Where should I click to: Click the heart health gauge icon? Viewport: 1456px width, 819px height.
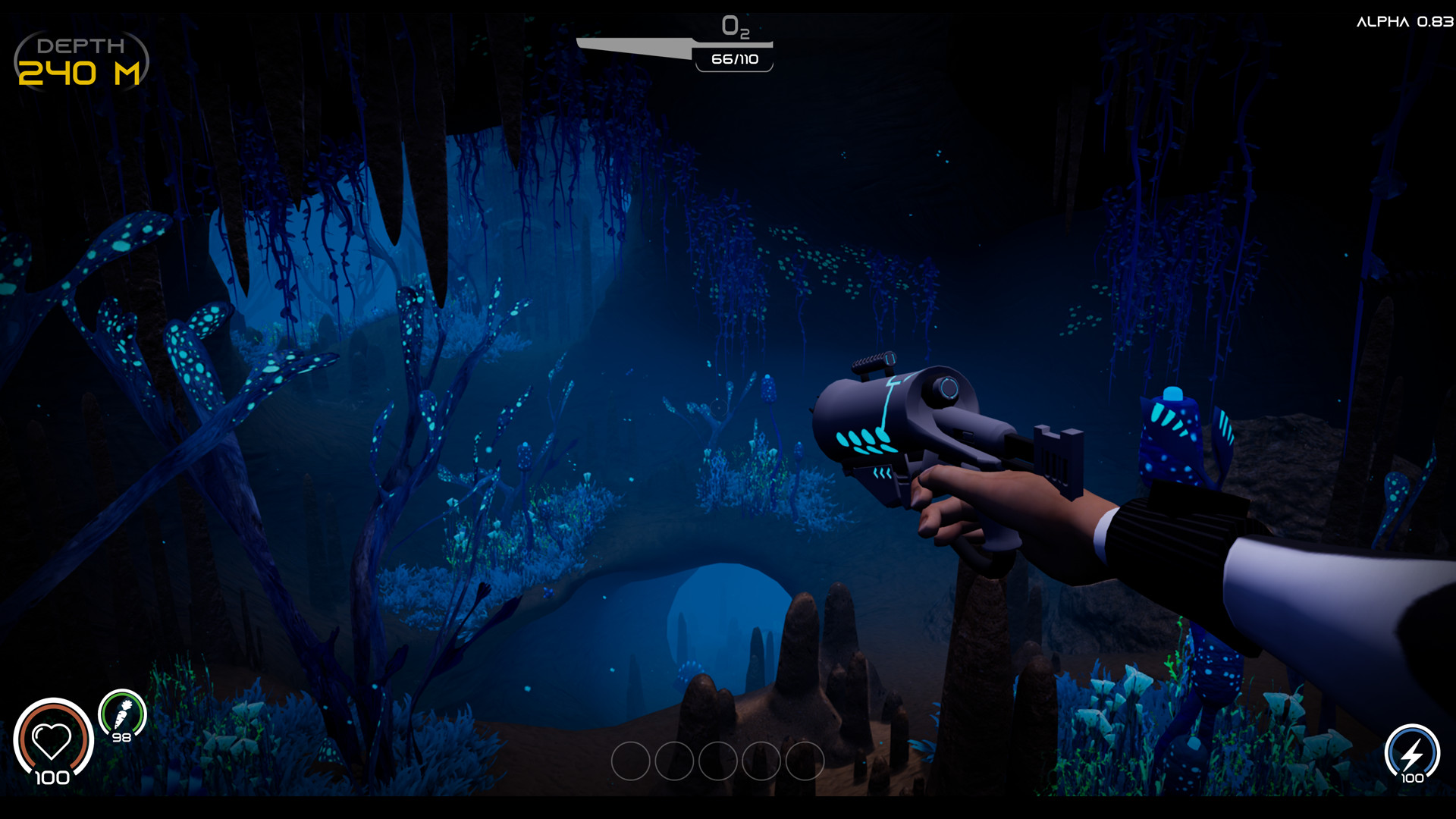coord(52,740)
